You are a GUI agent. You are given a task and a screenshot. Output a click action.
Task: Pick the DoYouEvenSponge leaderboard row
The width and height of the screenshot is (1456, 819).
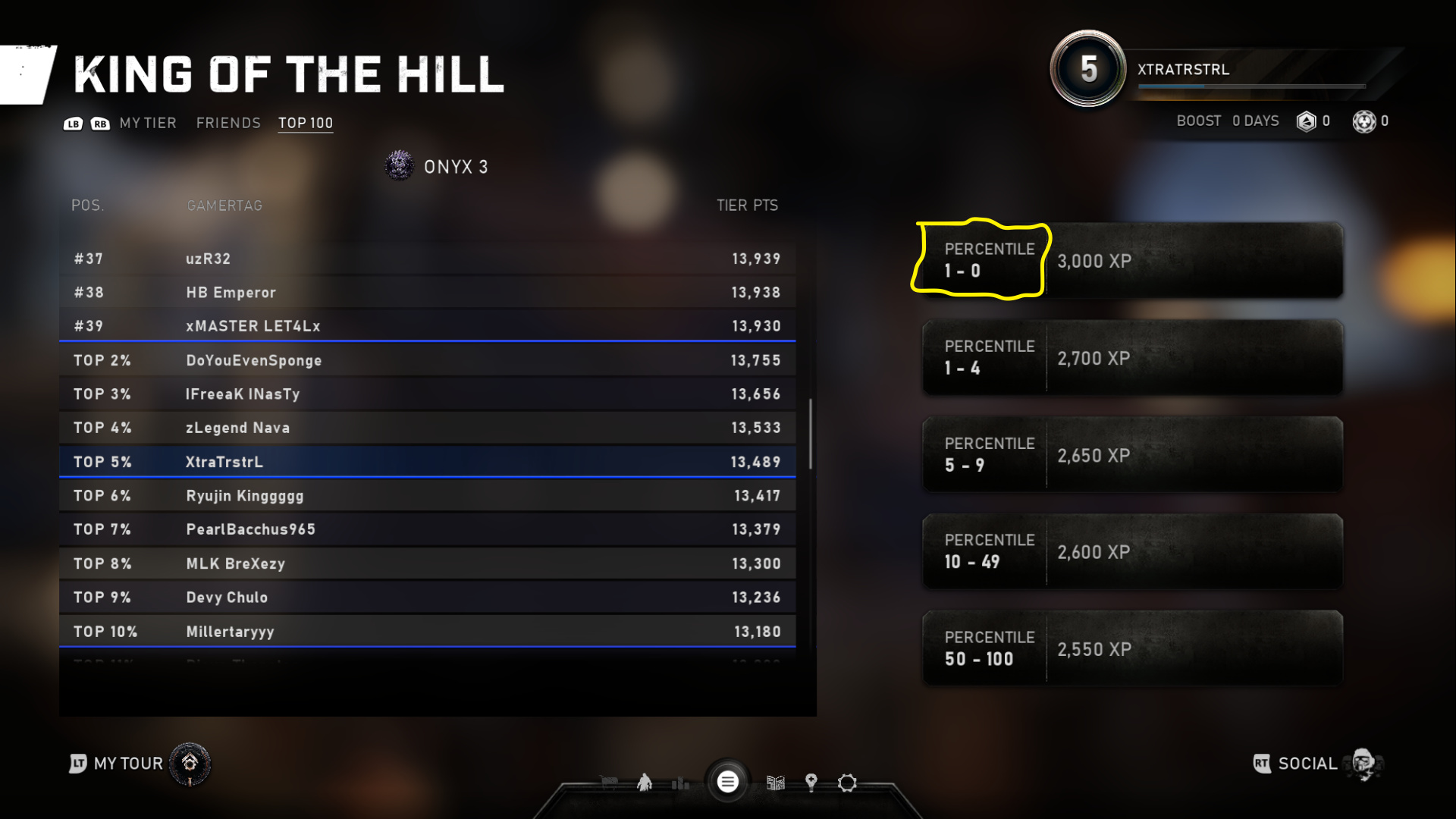pos(427,360)
